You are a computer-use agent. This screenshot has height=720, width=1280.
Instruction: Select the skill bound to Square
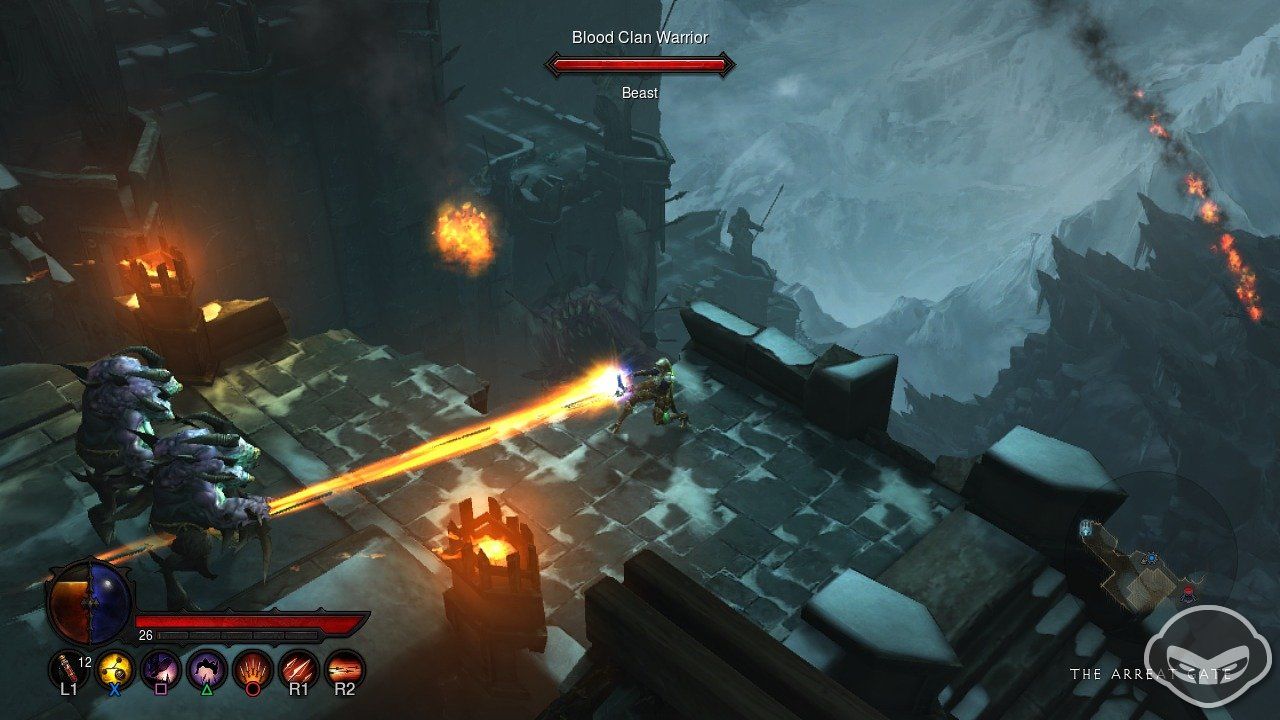tap(161, 667)
